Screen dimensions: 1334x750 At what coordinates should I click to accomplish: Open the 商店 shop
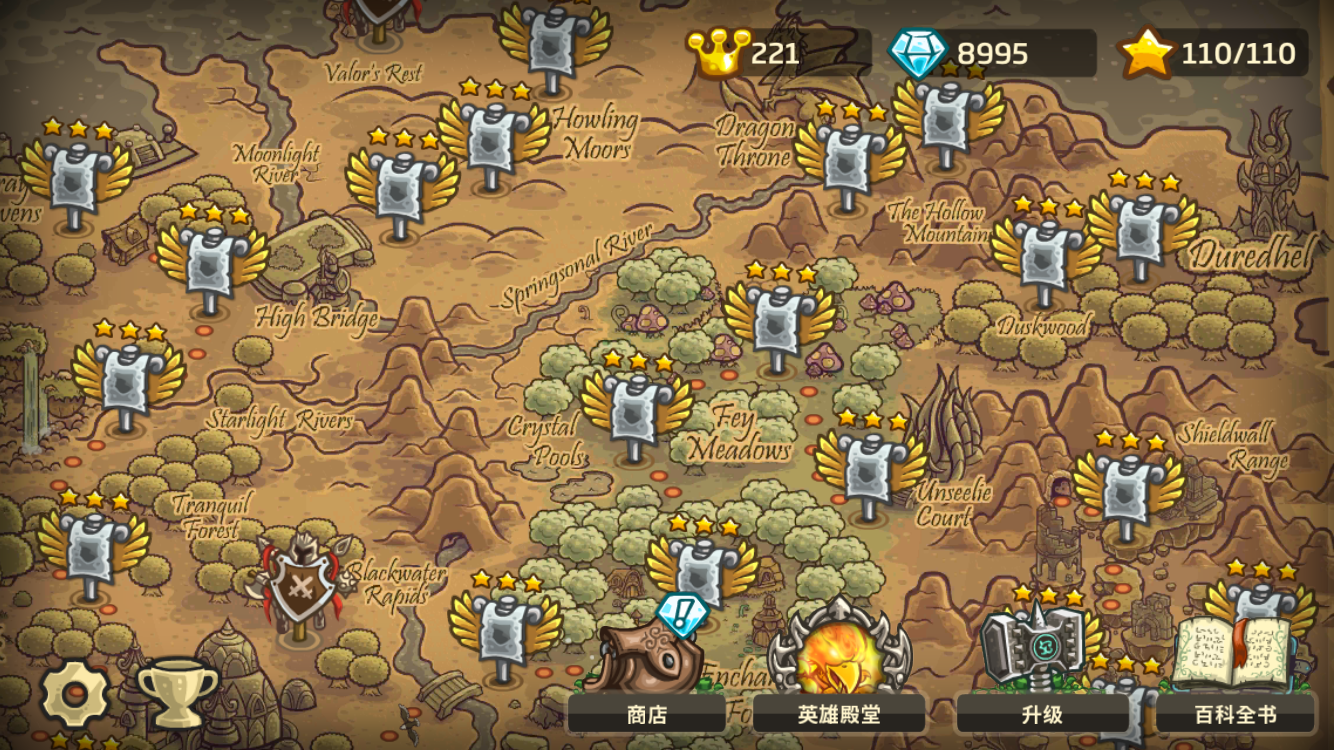point(646,713)
